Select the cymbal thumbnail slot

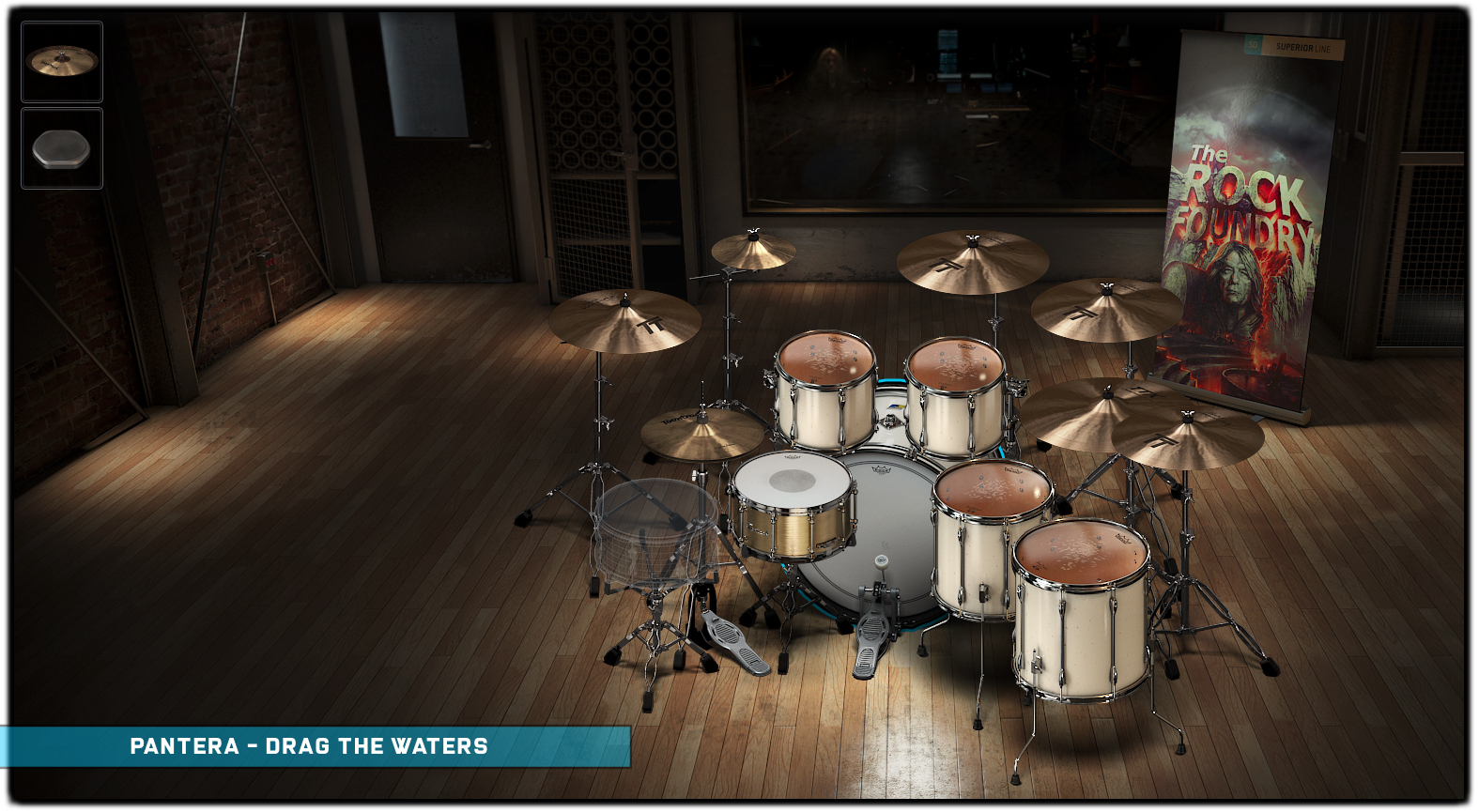click(62, 62)
